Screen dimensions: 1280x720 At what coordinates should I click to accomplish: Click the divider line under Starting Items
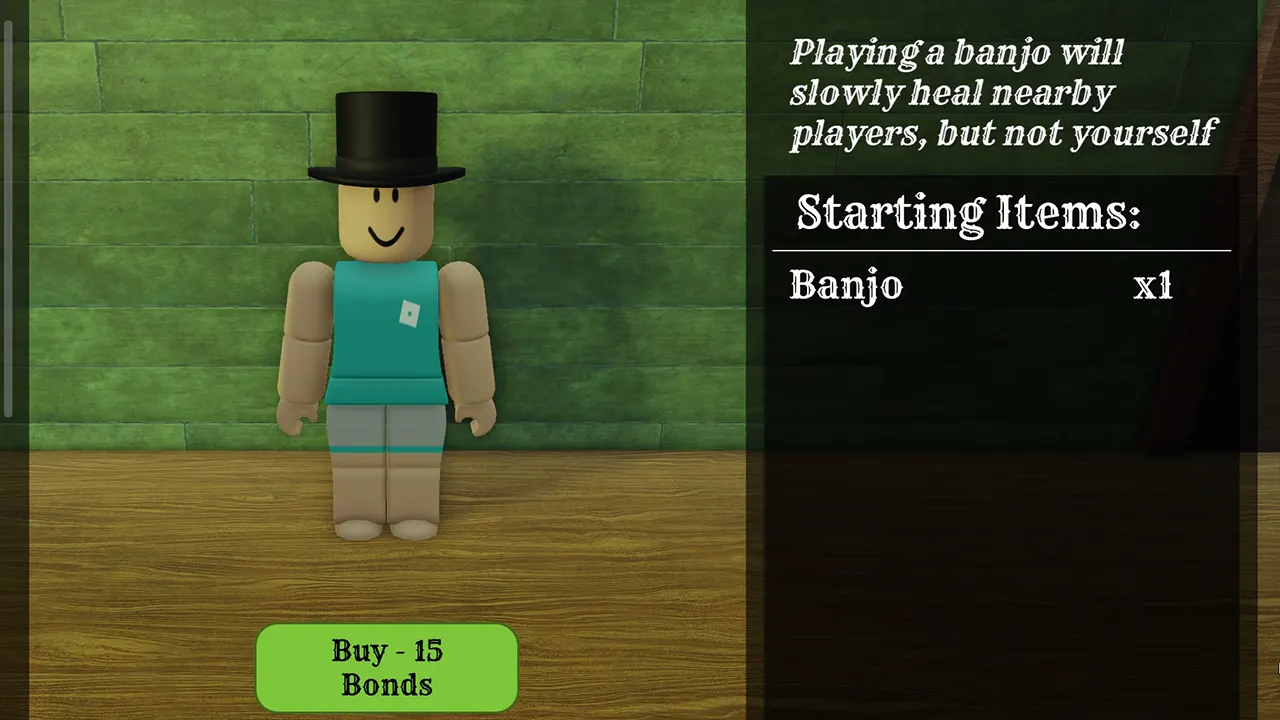click(x=1000, y=249)
